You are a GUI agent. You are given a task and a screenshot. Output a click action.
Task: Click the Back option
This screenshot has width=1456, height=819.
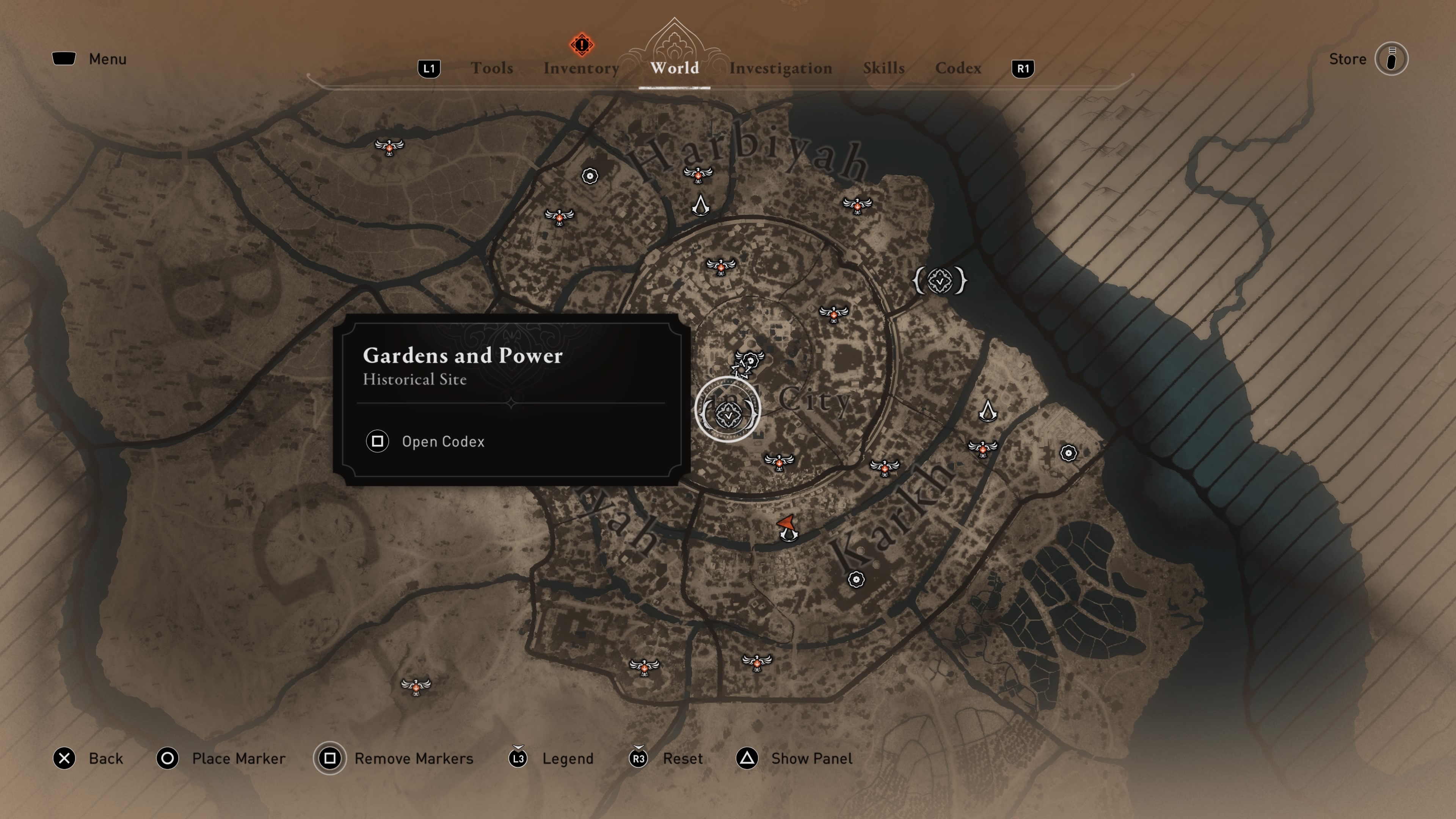105,758
